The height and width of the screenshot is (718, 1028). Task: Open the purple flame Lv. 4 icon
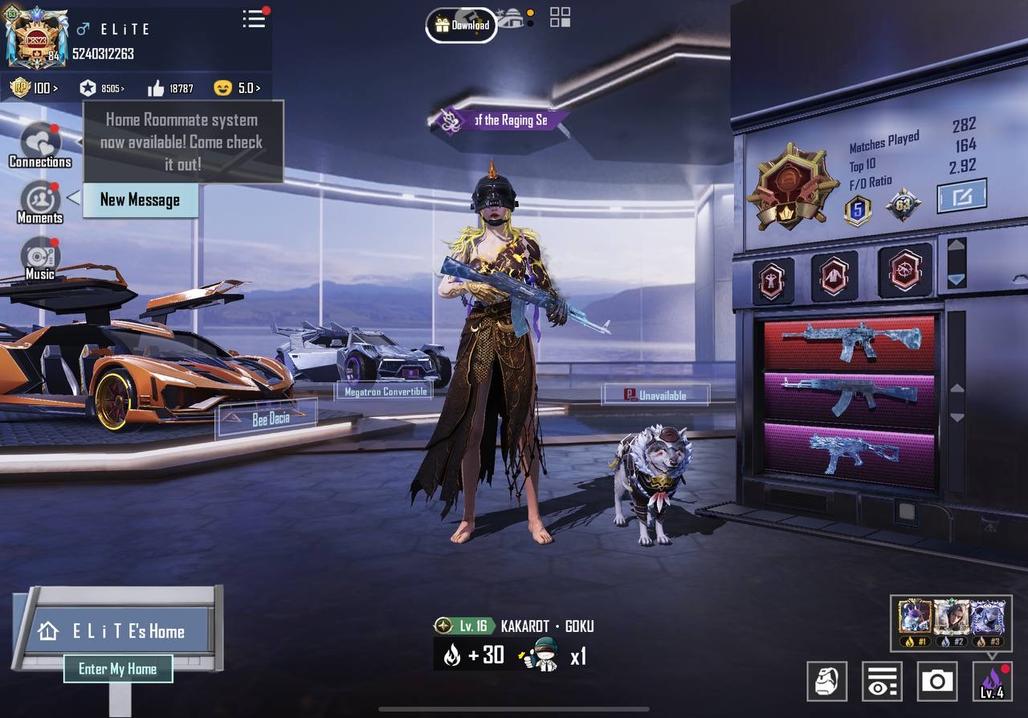coord(992,681)
